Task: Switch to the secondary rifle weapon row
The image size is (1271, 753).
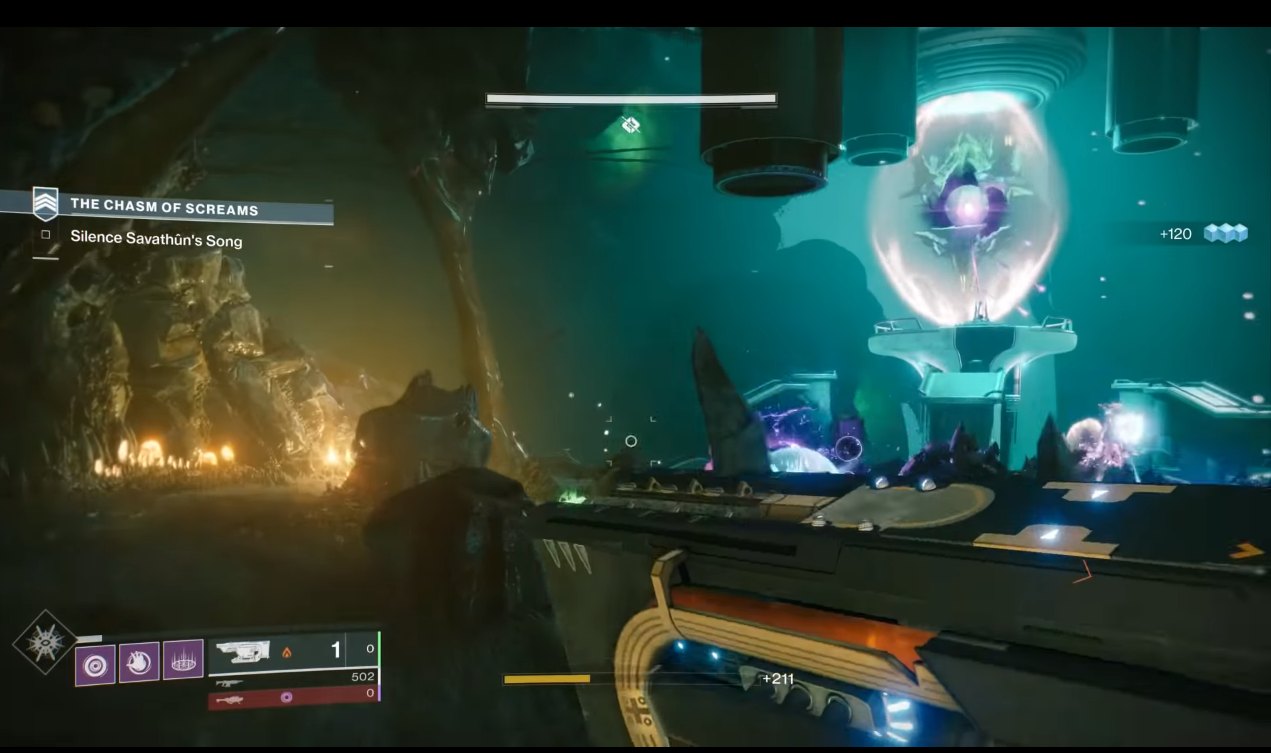Action: tap(290, 679)
